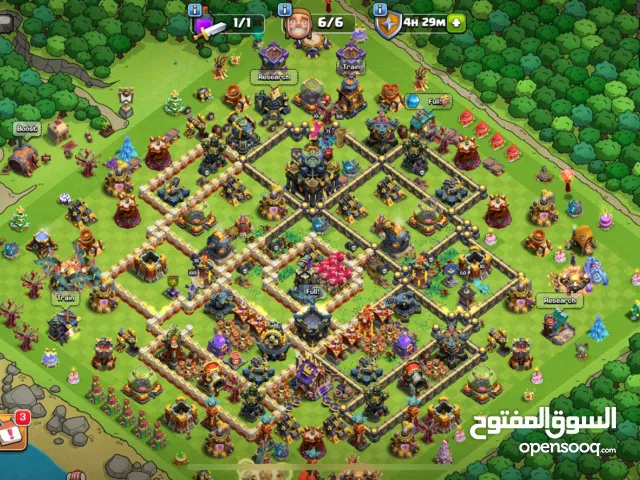Screen dimensions: 640x480
Task: Activate the Boost bubble above the building
Action: (26, 129)
